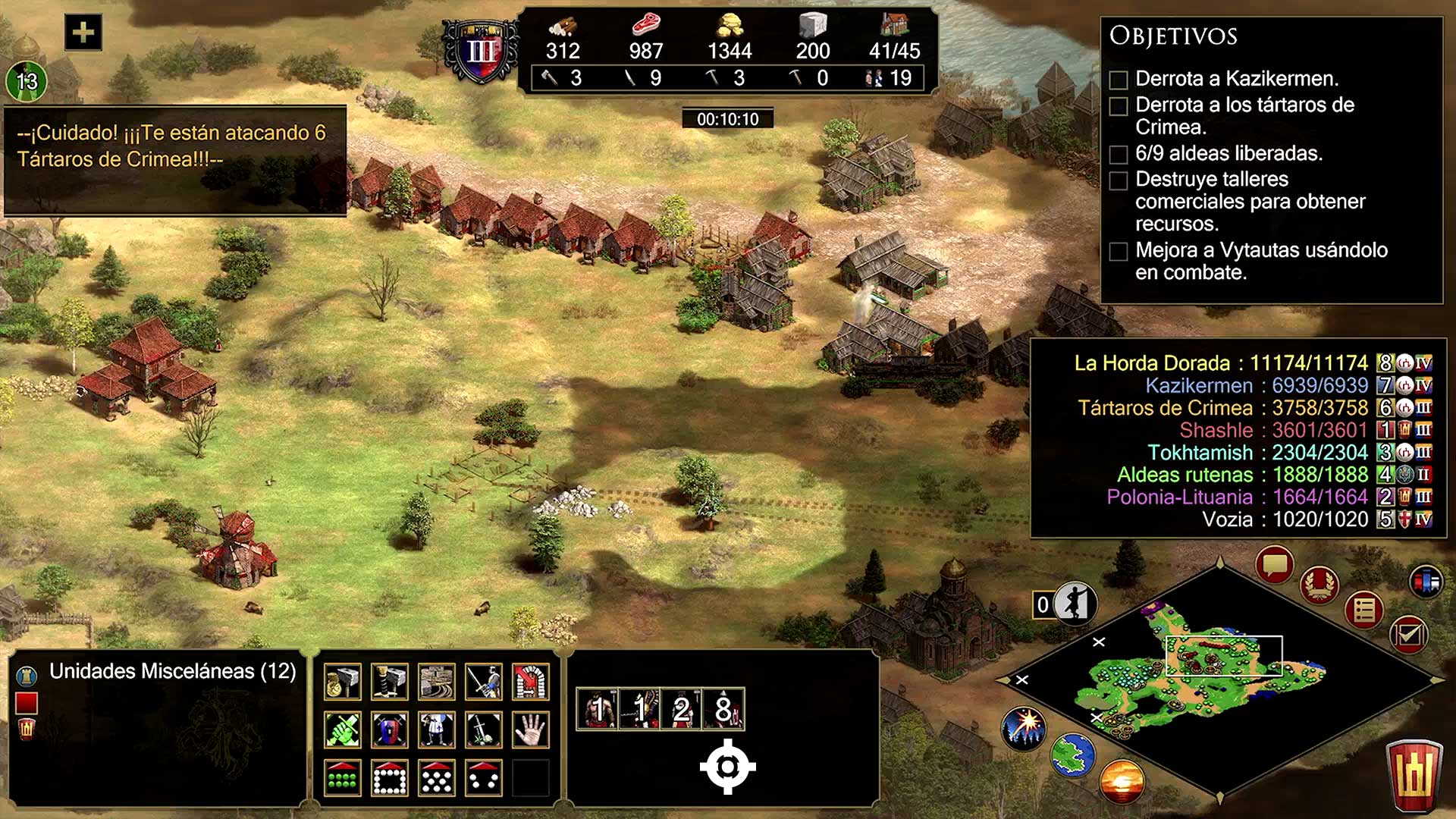Activate the red gate arch command
This screenshot has height=819, width=1456.
tap(531, 682)
